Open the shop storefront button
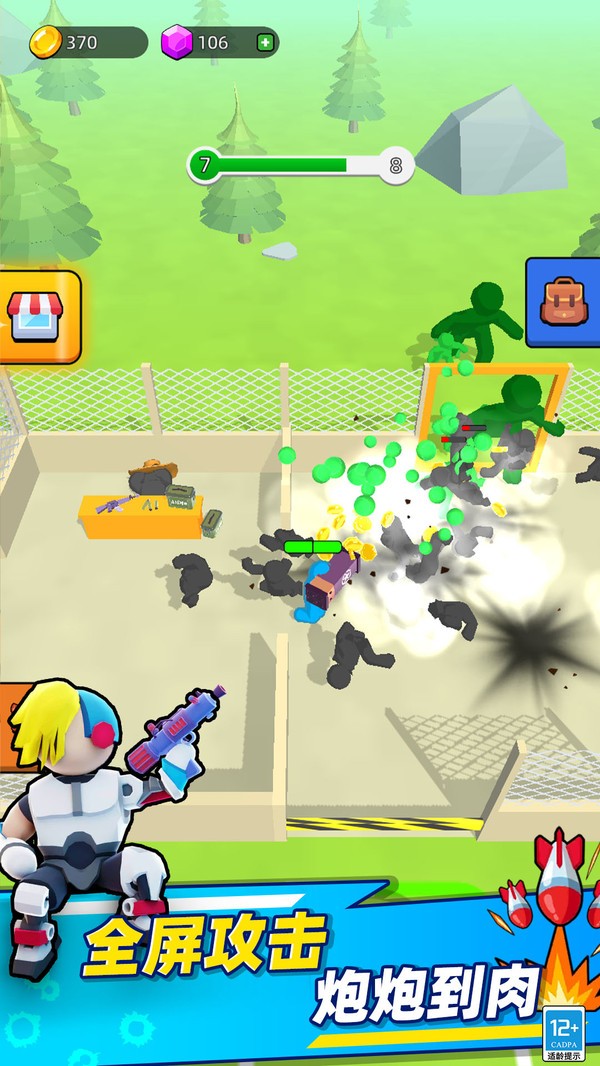Image resolution: width=600 pixels, height=1066 pixels. coord(36,316)
